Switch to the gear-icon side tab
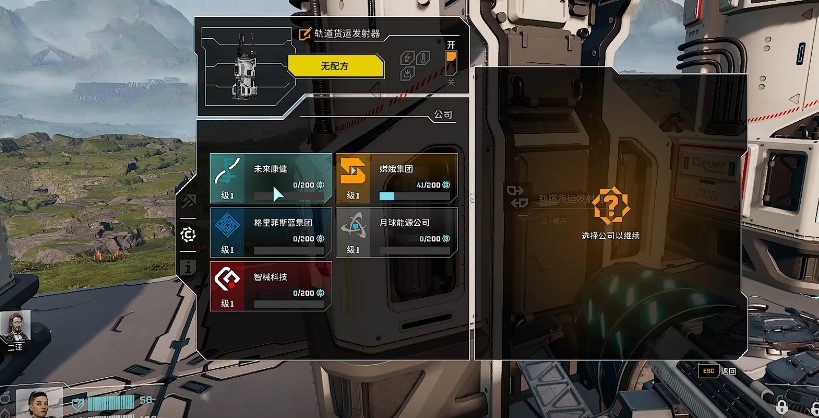The width and height of the screenshot is (819, 418). coord(187,234)
